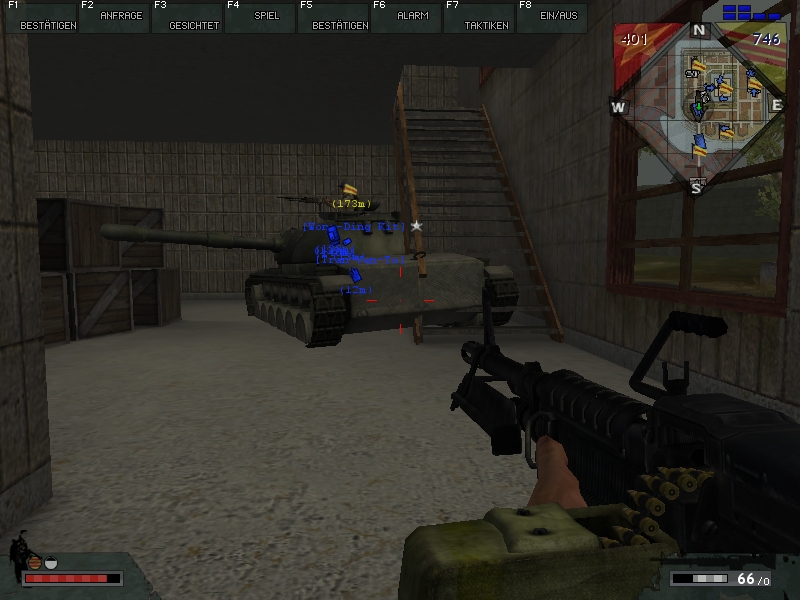Open the F7 Taktiken radio menu
800x600 pixels.
478,17
